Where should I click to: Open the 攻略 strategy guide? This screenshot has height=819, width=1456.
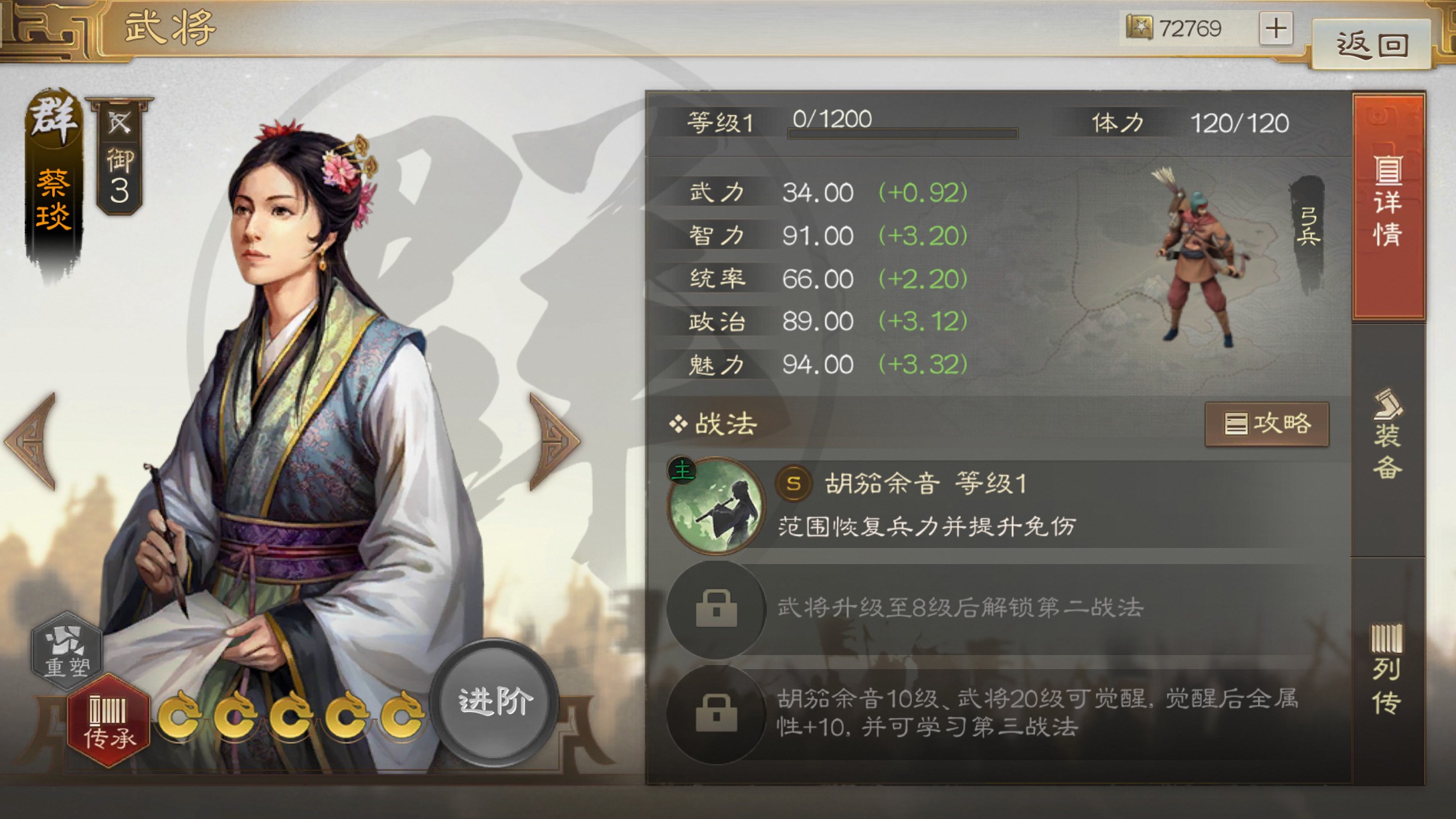click(x=1267, y=424)
